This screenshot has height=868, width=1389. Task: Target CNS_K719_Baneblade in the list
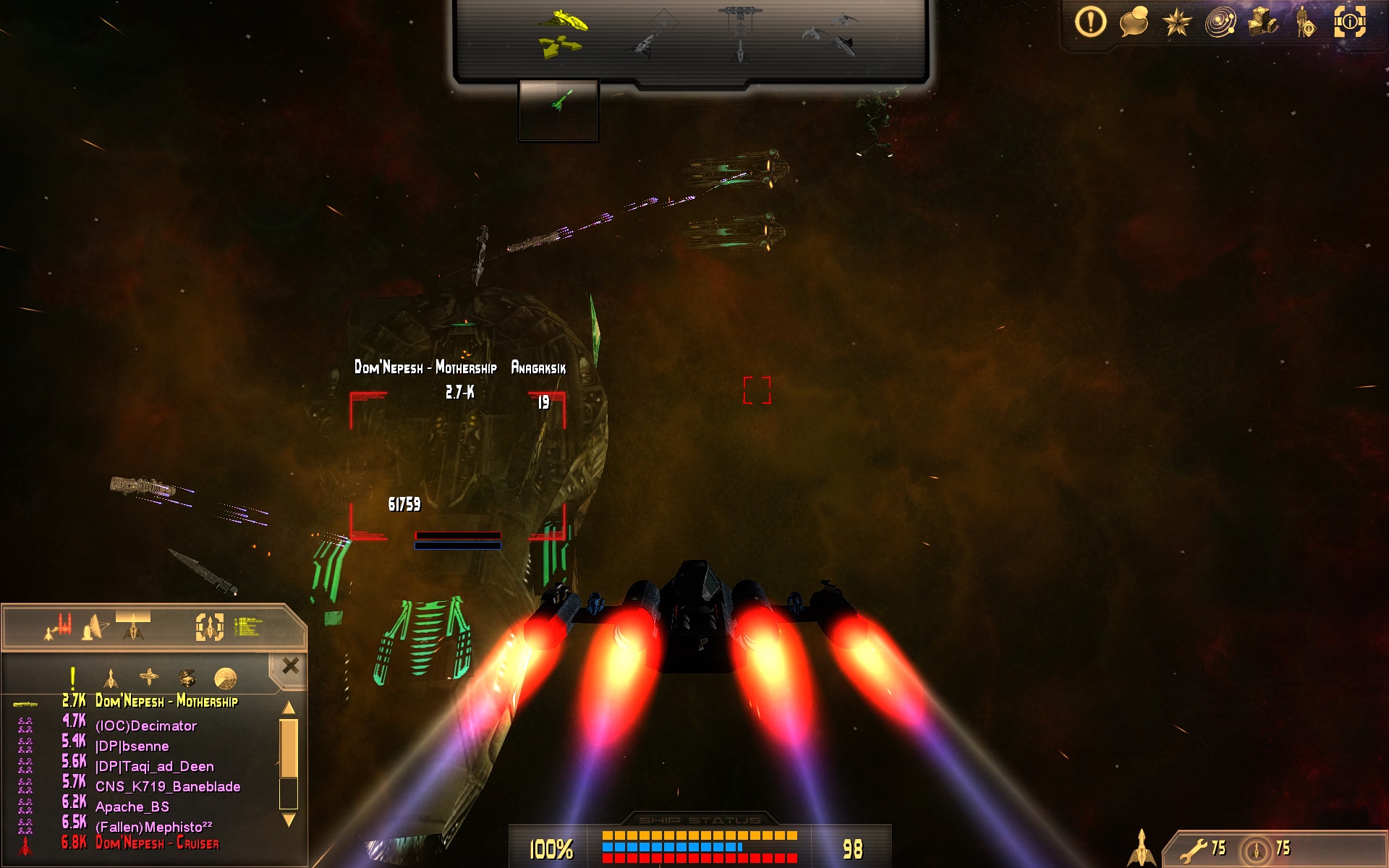[168, 786]
